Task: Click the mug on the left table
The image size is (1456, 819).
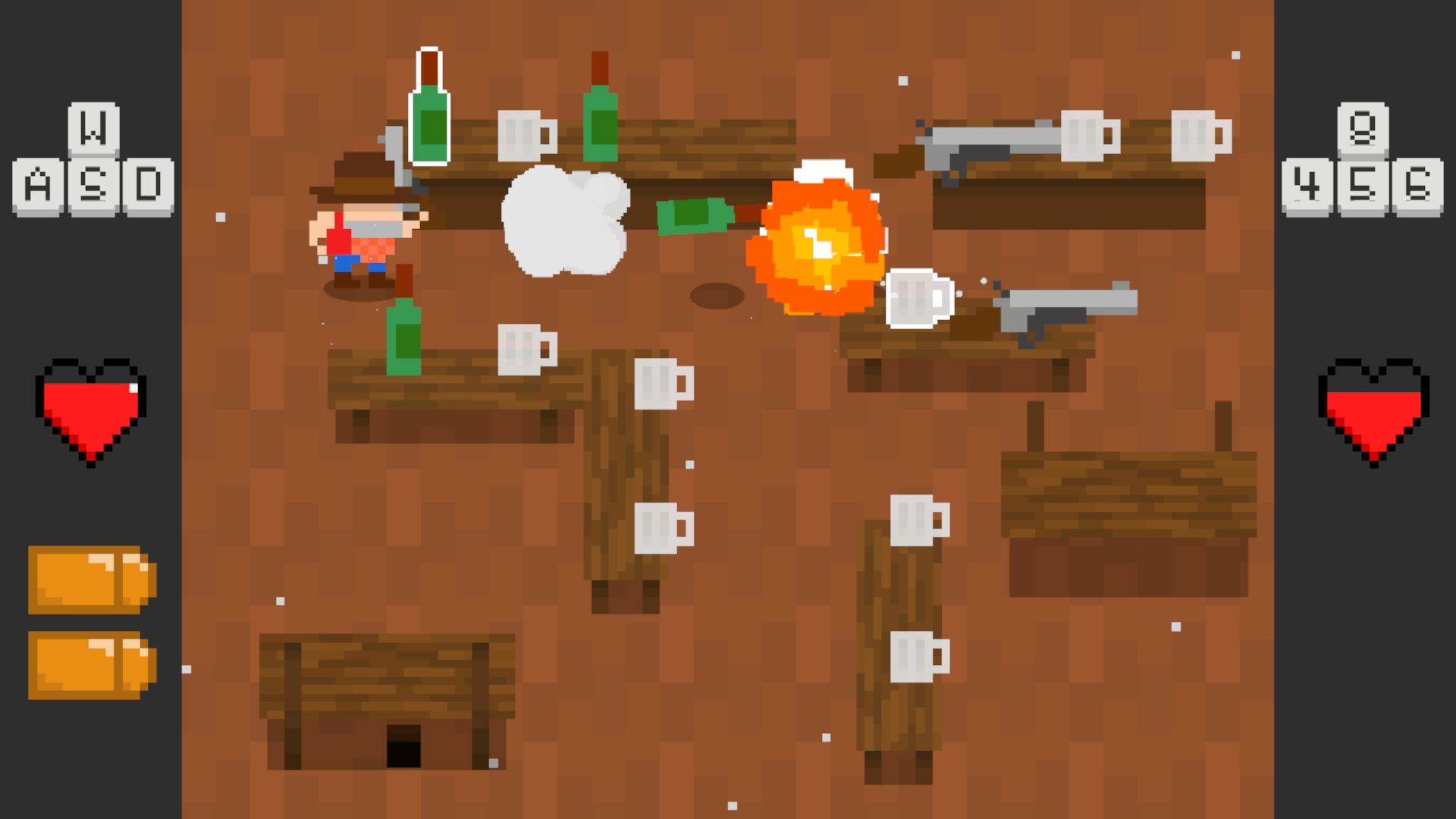Action: point(522,349)
